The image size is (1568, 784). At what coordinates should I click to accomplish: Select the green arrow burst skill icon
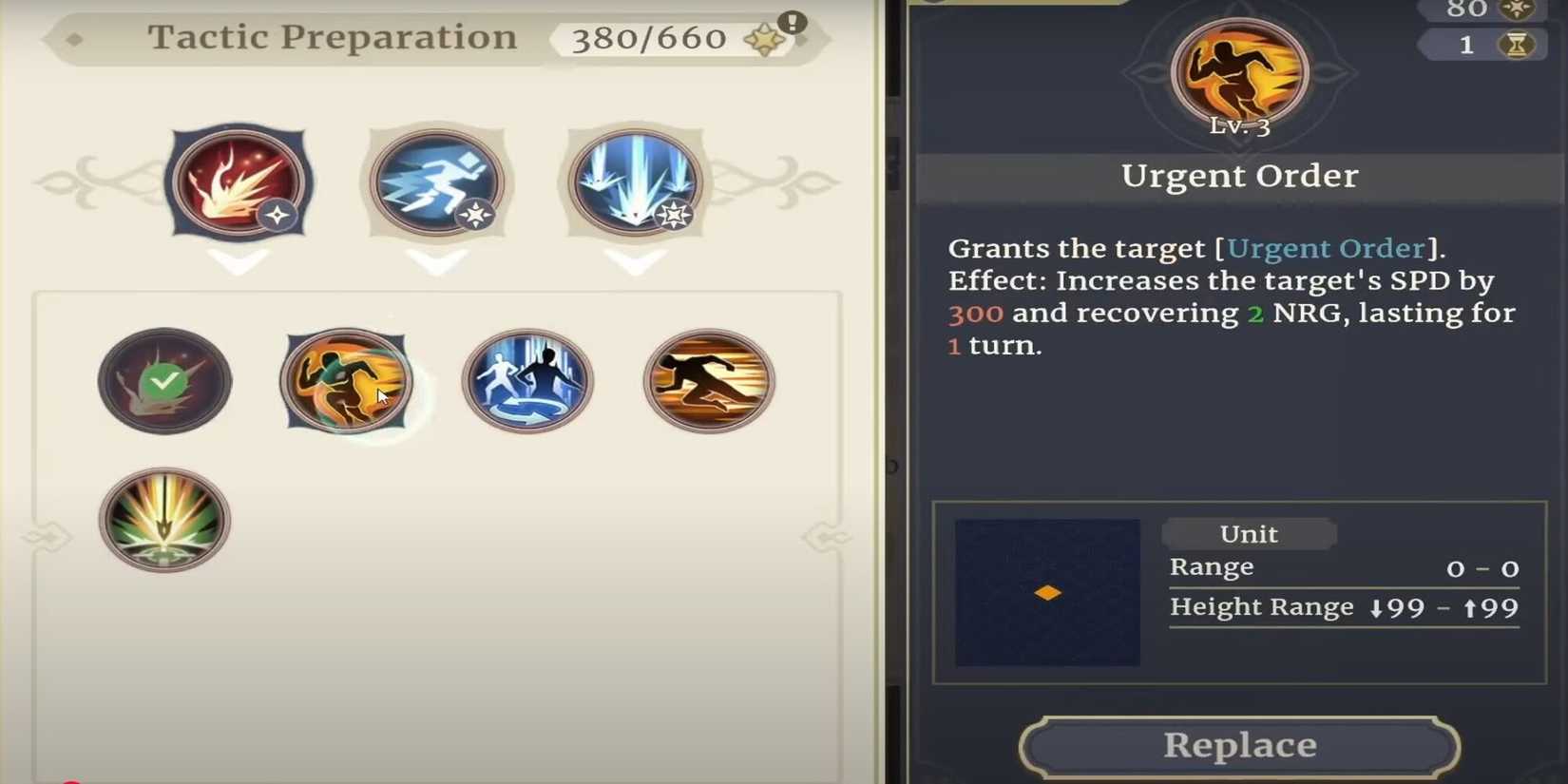[164, 520]
